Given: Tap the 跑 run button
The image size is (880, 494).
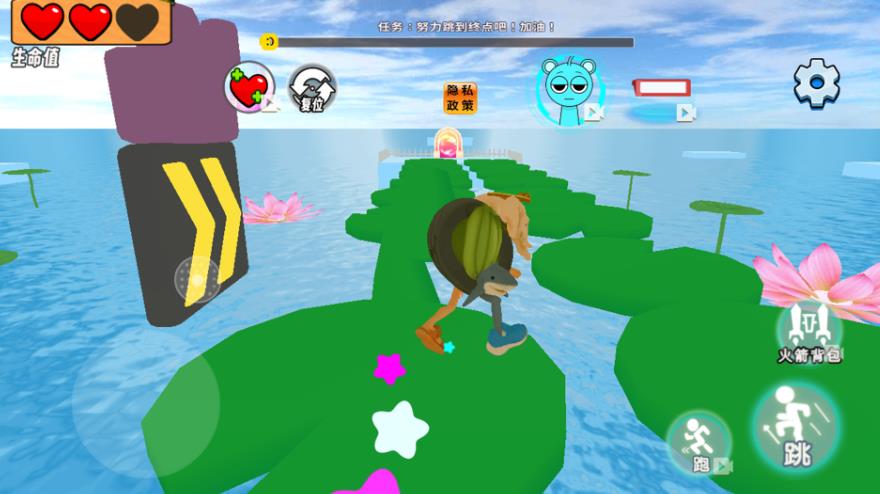Looking at the screenshot, I should click(x=698, y=443).
